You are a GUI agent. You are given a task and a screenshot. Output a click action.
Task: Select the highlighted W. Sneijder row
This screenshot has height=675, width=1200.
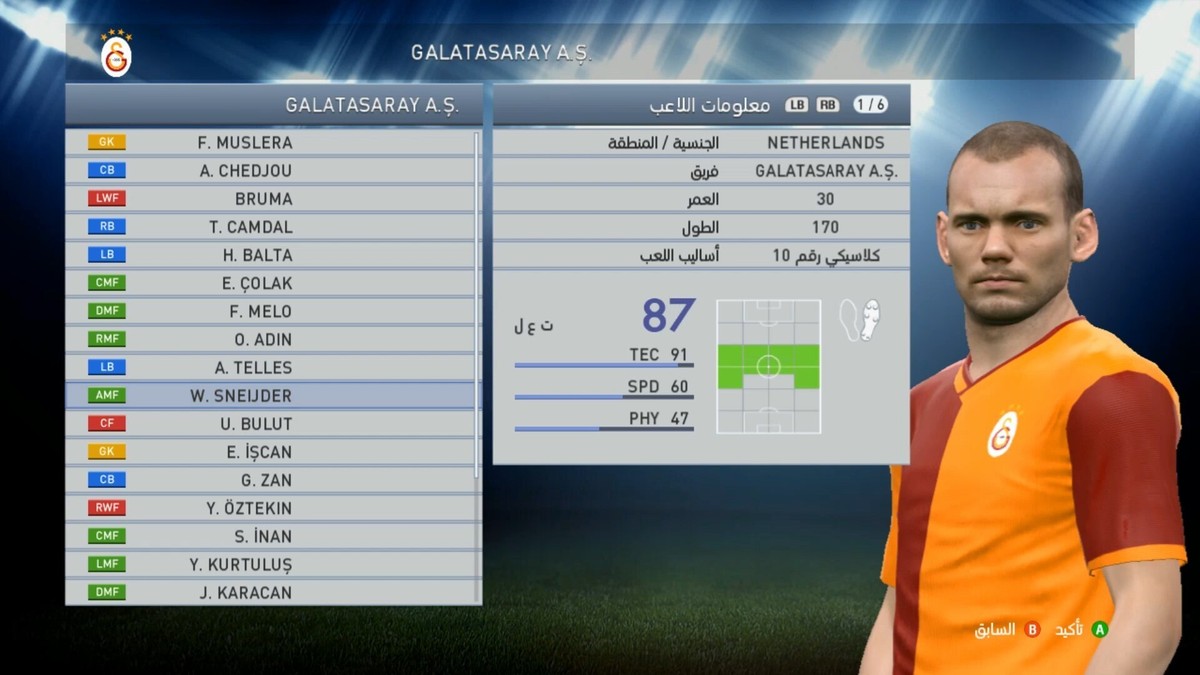coord(241,395)
